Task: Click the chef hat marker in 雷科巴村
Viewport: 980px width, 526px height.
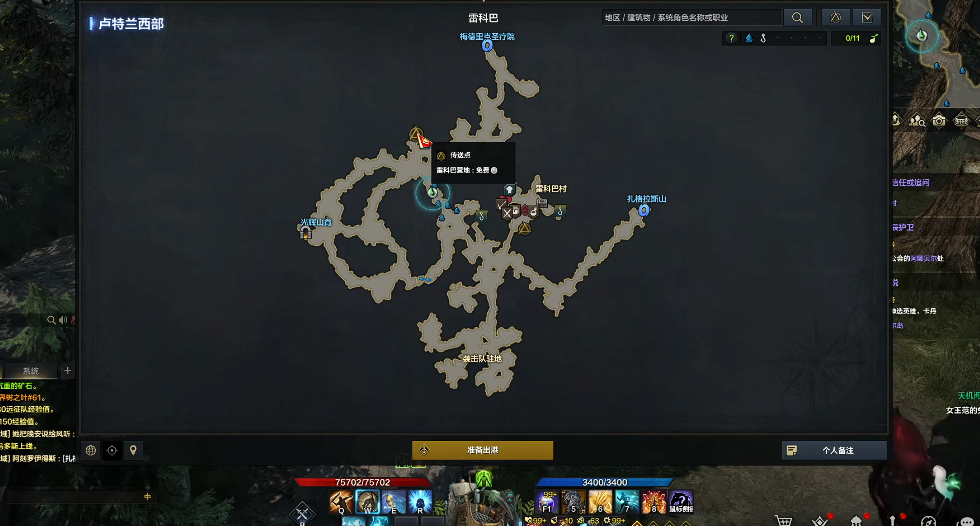Action: point(509,189)
